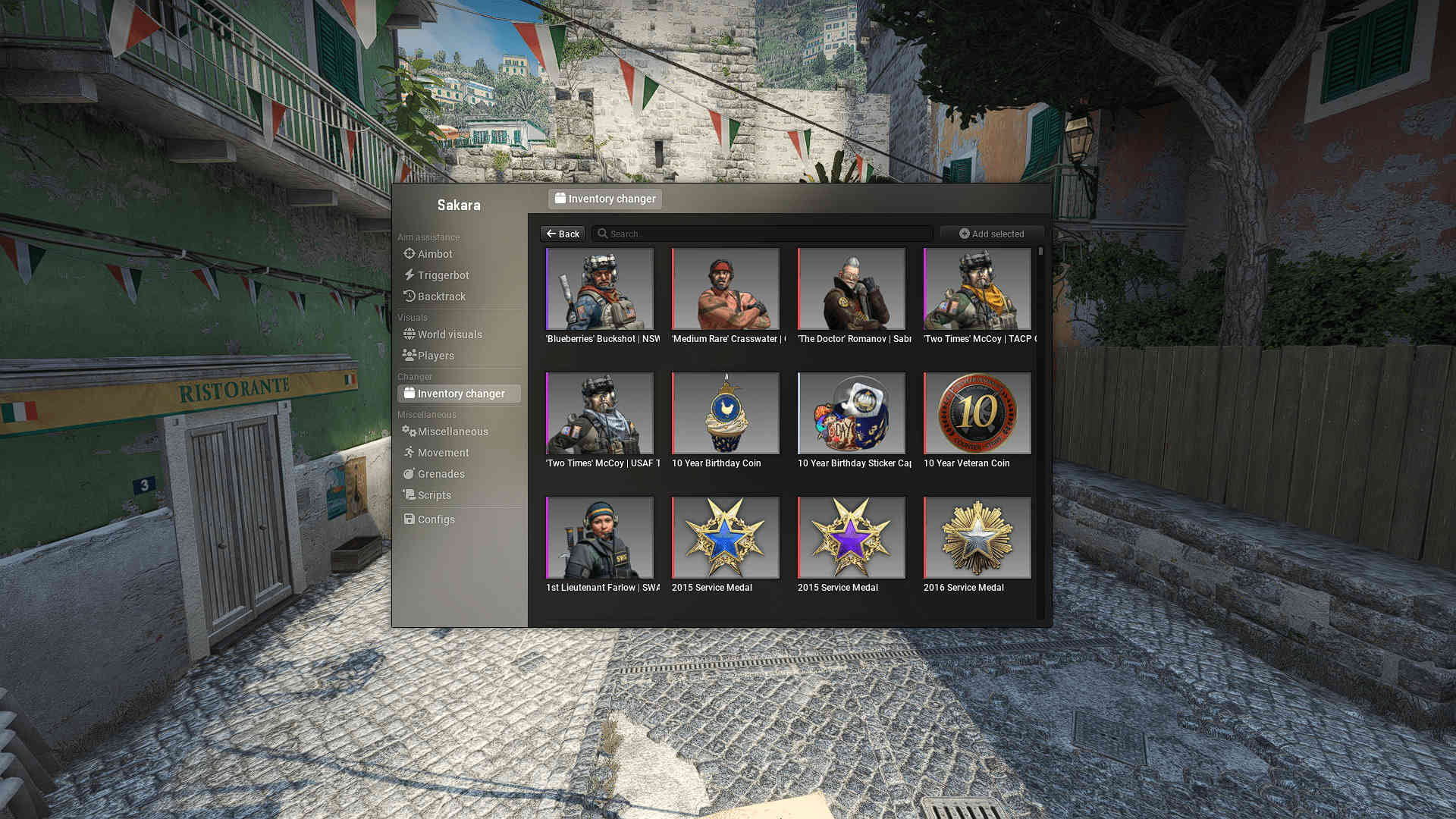This screenshot has height=819, width=1456.
Task: Click the Backtrack clock icon
Action: pos(409,297)
